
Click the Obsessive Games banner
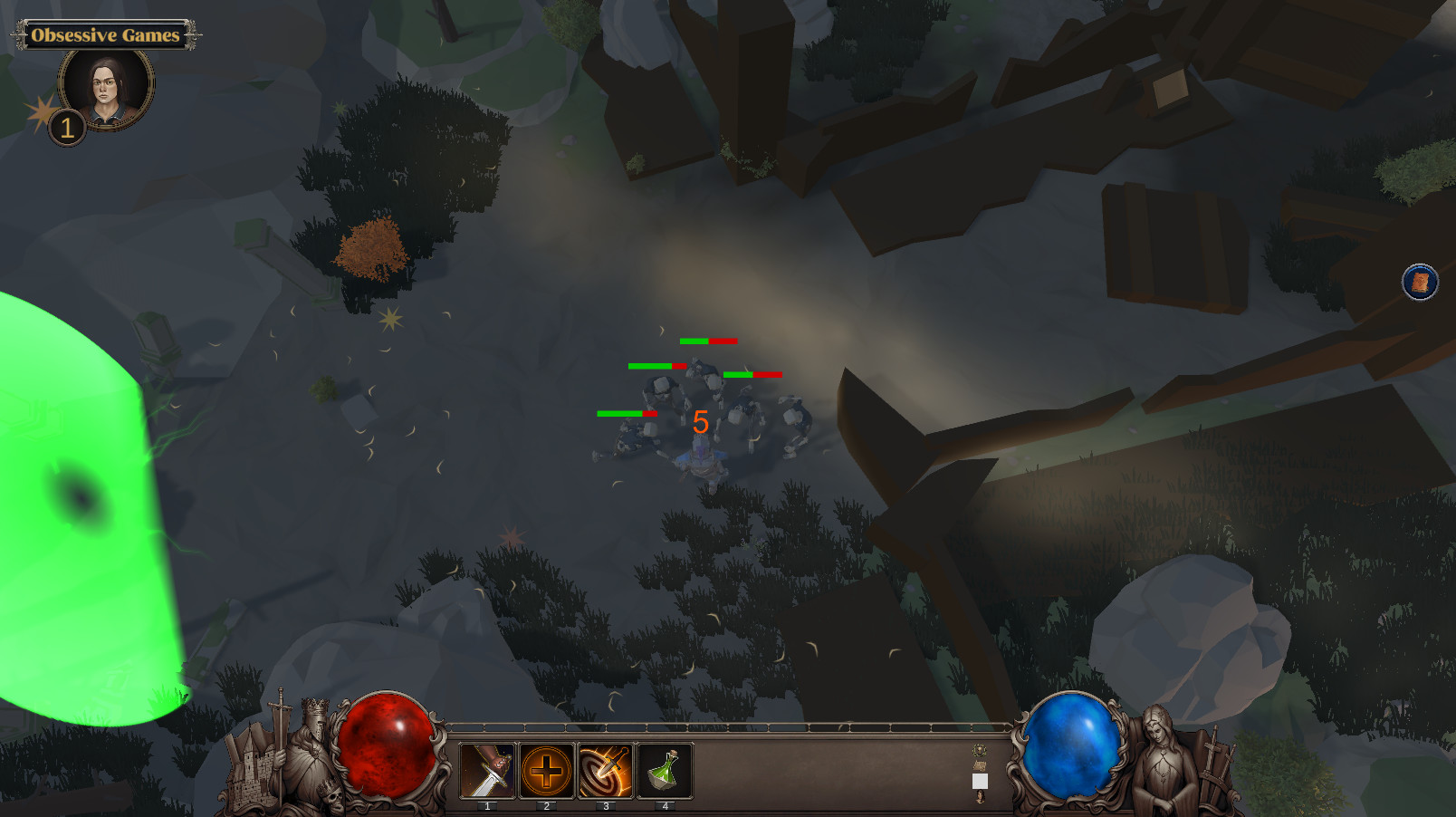click(104, 36)
